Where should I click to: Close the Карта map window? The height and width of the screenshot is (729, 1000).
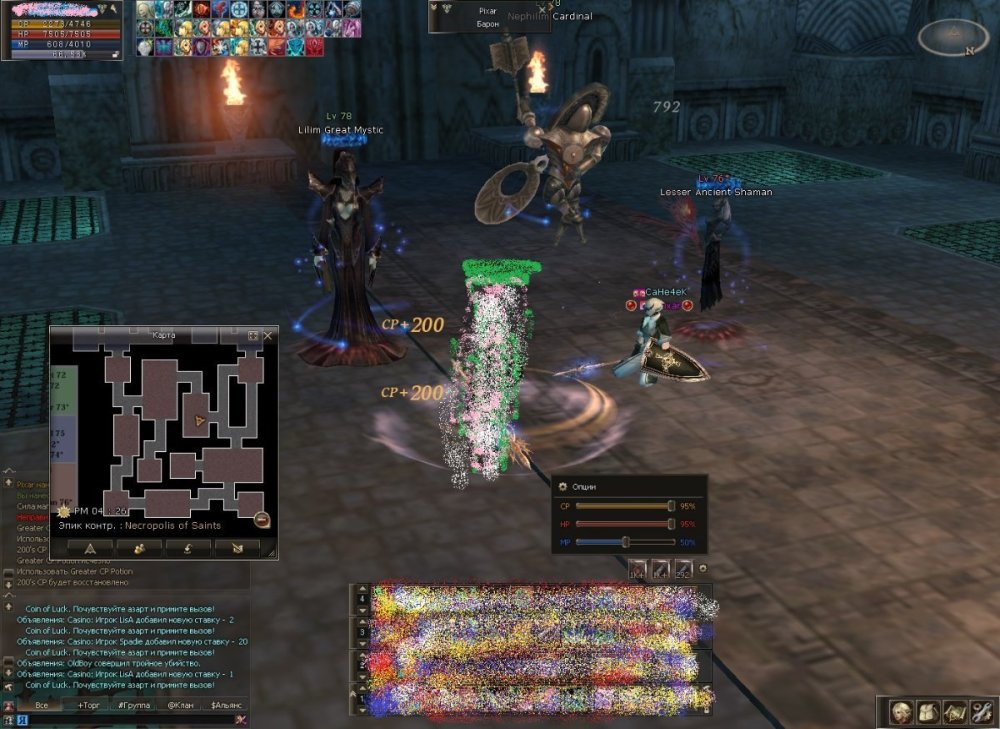(267, 336)
